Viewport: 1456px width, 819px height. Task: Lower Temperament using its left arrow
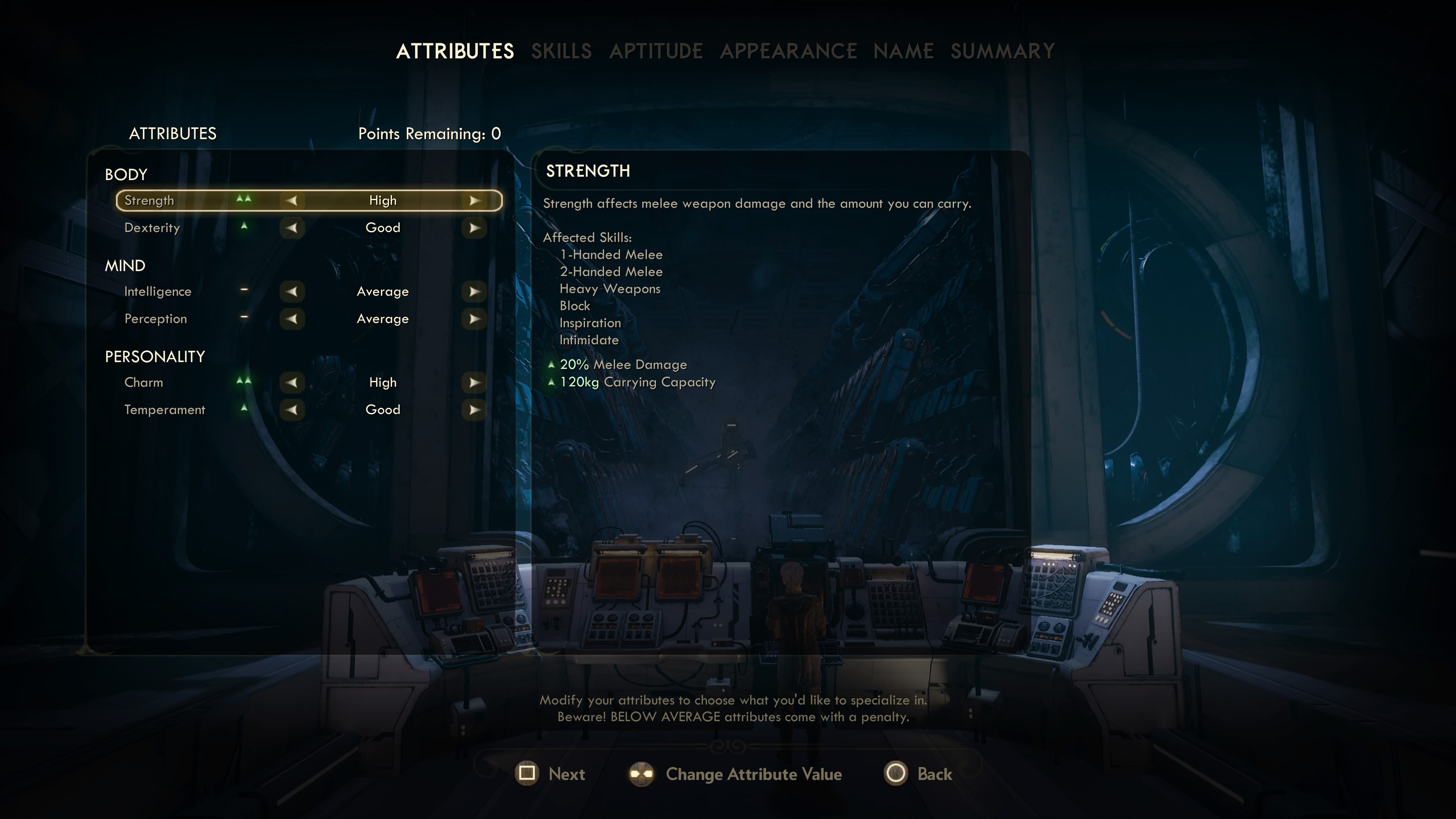pyautogui.click(x=292, y=410)
